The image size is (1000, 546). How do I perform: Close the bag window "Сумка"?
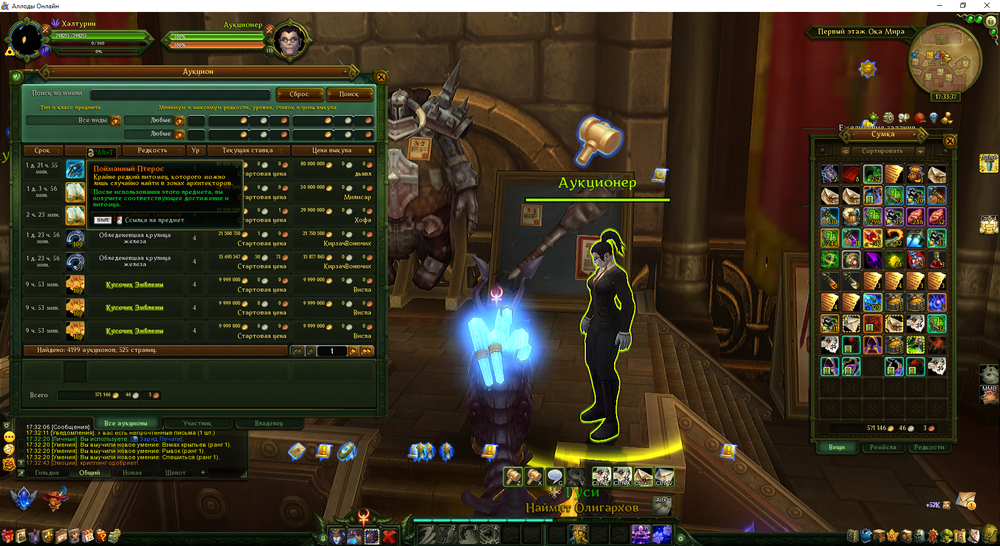tap(950, 141)
